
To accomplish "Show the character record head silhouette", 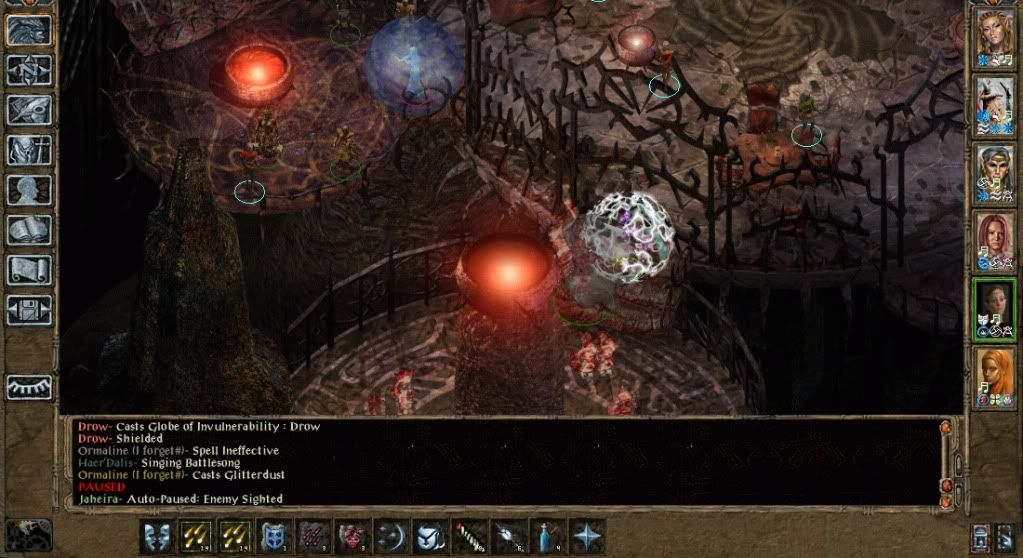I will point(28,190).
